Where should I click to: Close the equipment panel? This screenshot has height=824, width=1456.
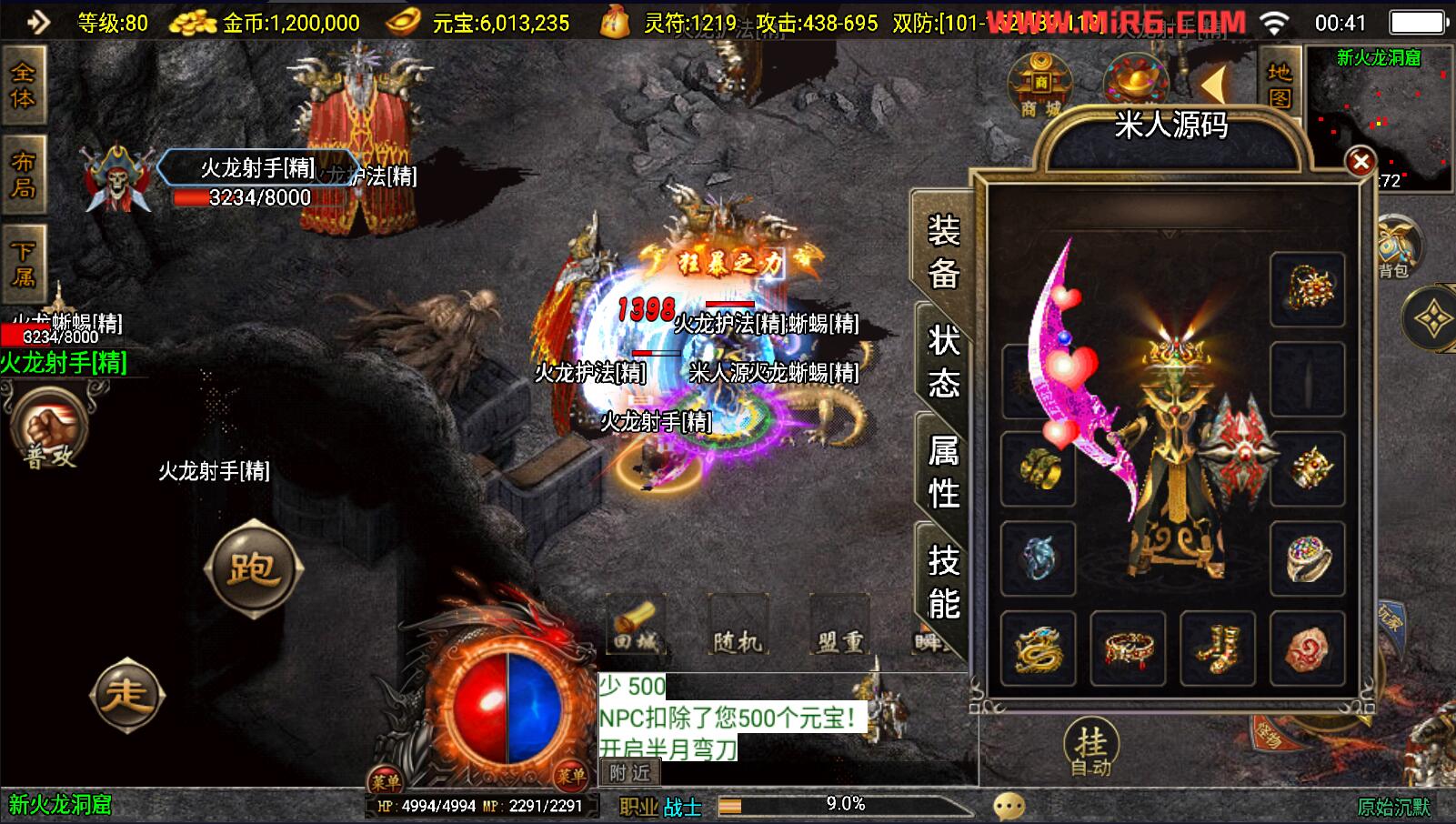point(1361,162)
